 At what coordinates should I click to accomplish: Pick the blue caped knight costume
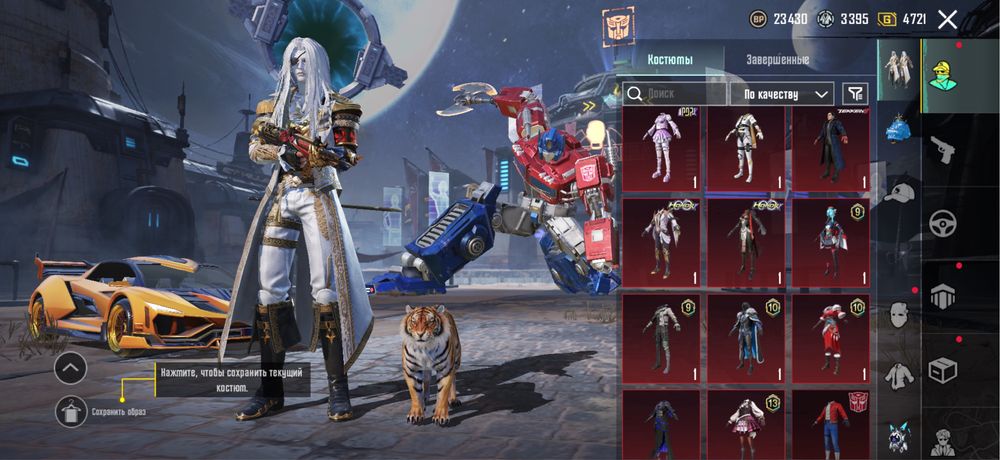click(x=746, y=338)
